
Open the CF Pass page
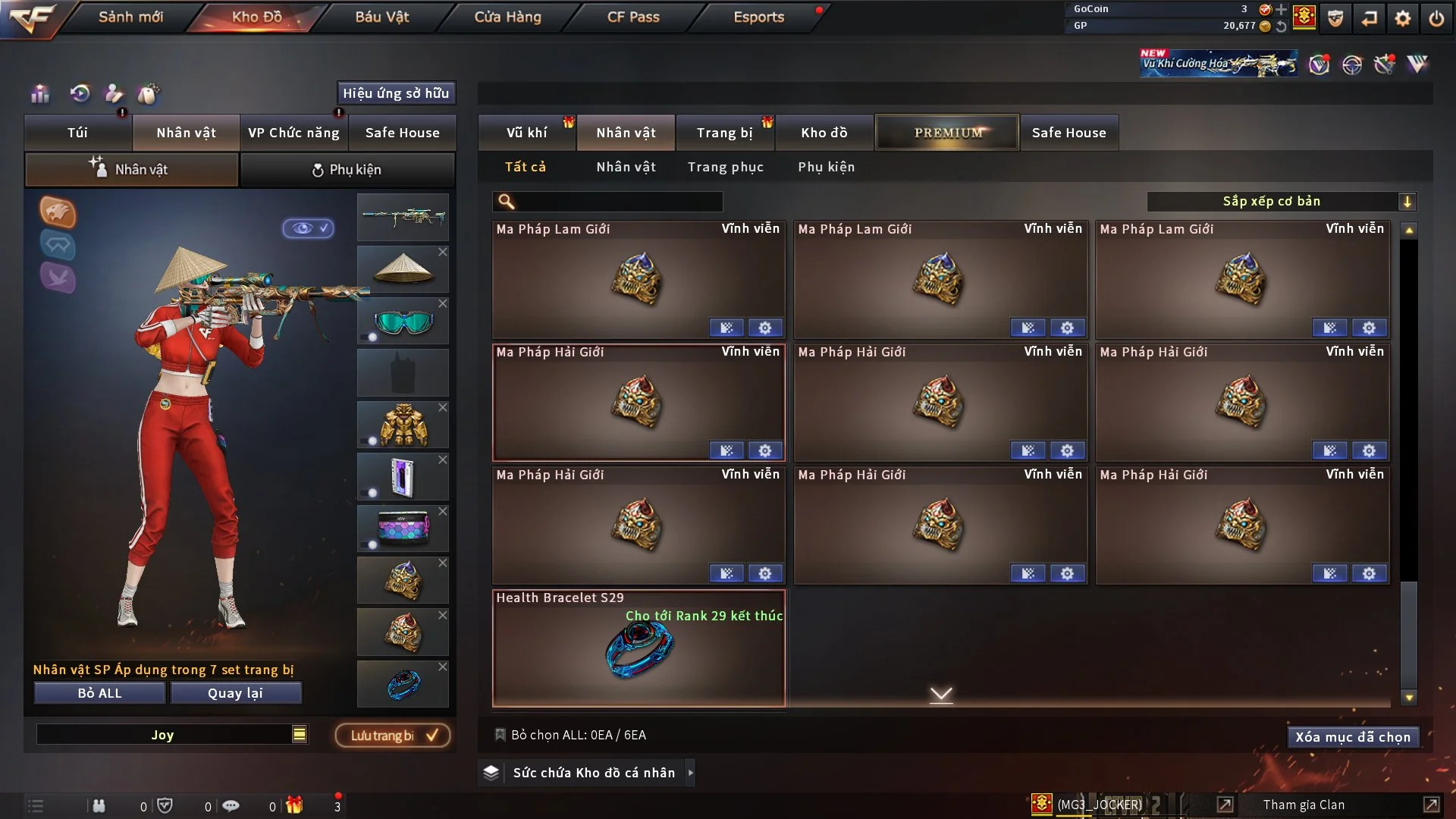coord(633,17)
